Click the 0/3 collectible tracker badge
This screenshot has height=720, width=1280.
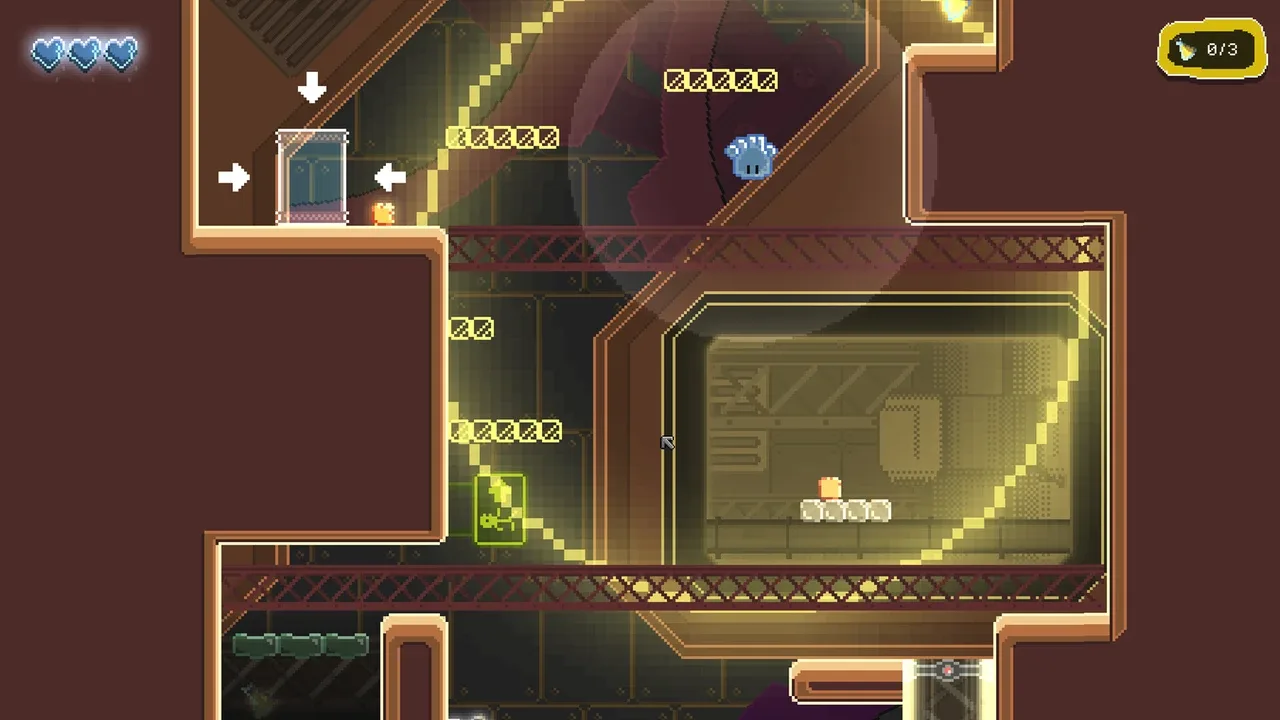[x=1211, y=50]
